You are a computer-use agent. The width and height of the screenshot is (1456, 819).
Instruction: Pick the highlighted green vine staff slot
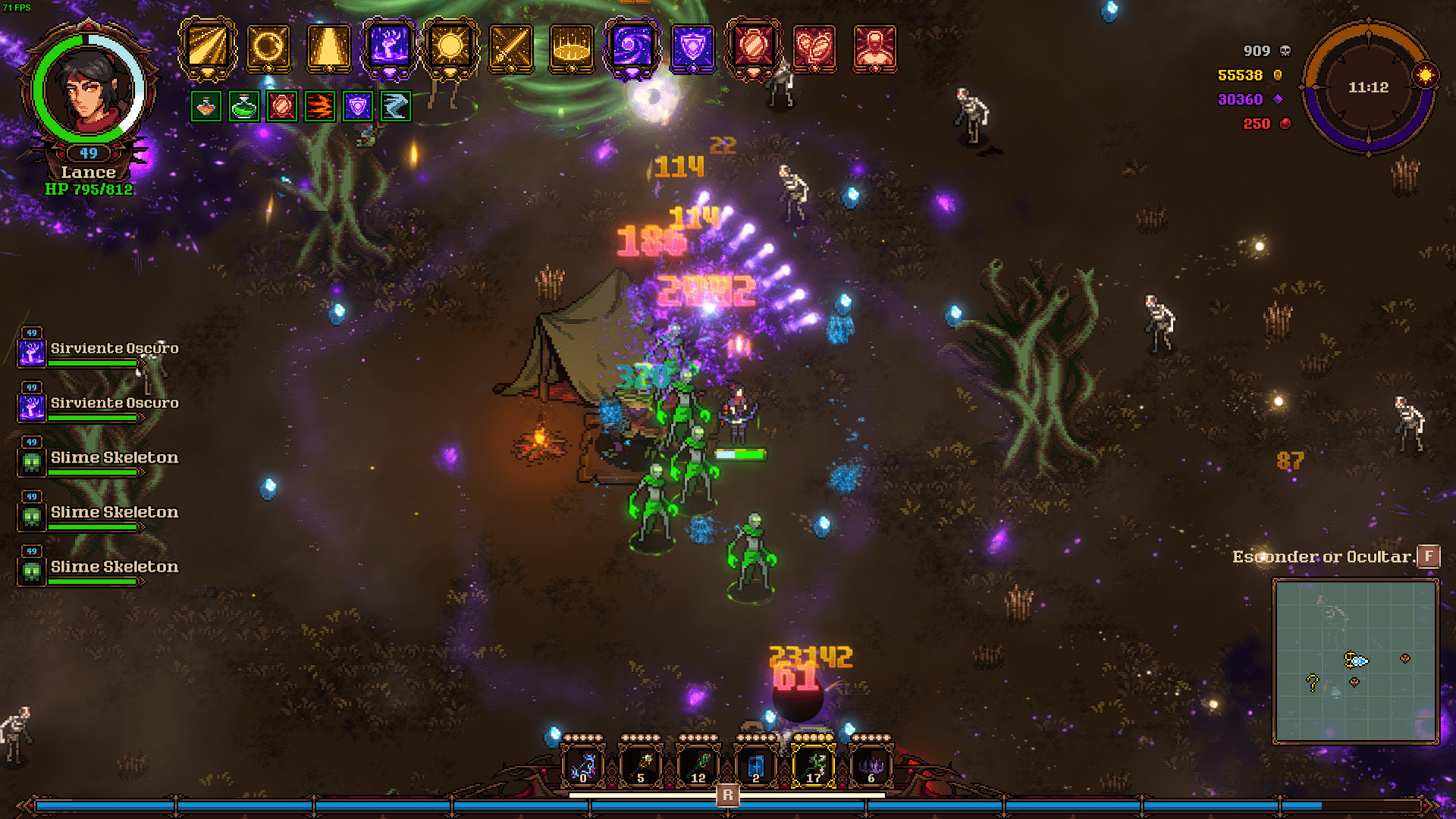click(x=814, y=766)
